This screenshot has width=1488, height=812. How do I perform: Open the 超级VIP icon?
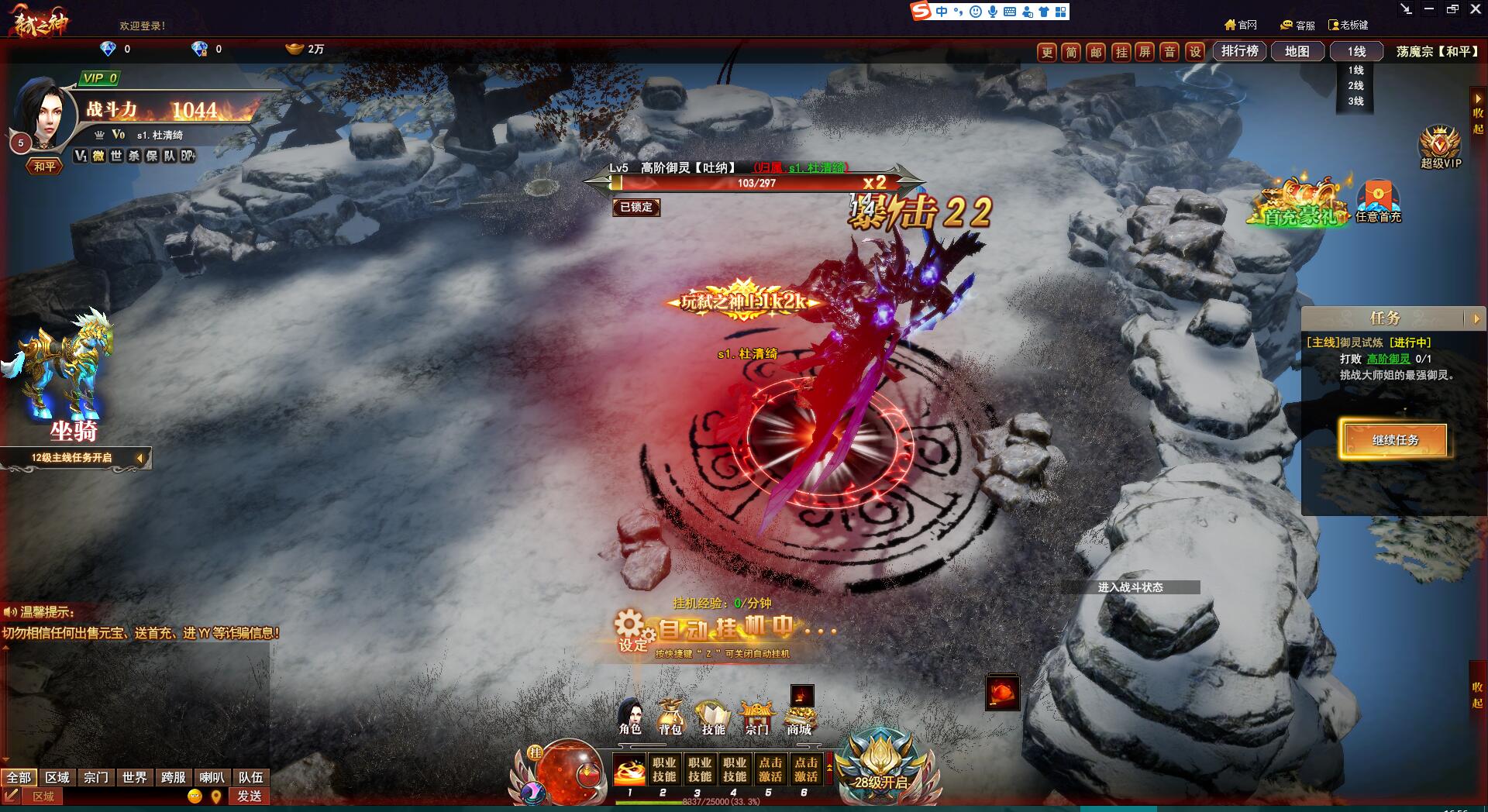click(1440, 146)
